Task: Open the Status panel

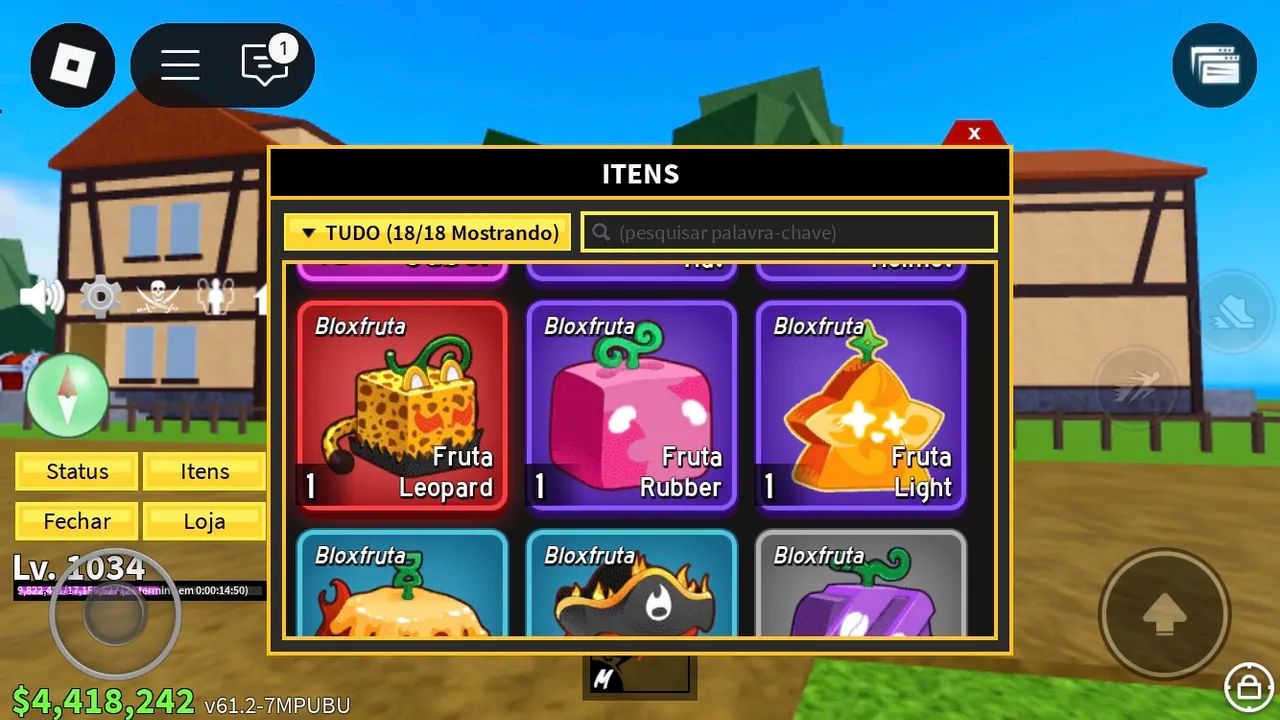Action: (77, 471)
